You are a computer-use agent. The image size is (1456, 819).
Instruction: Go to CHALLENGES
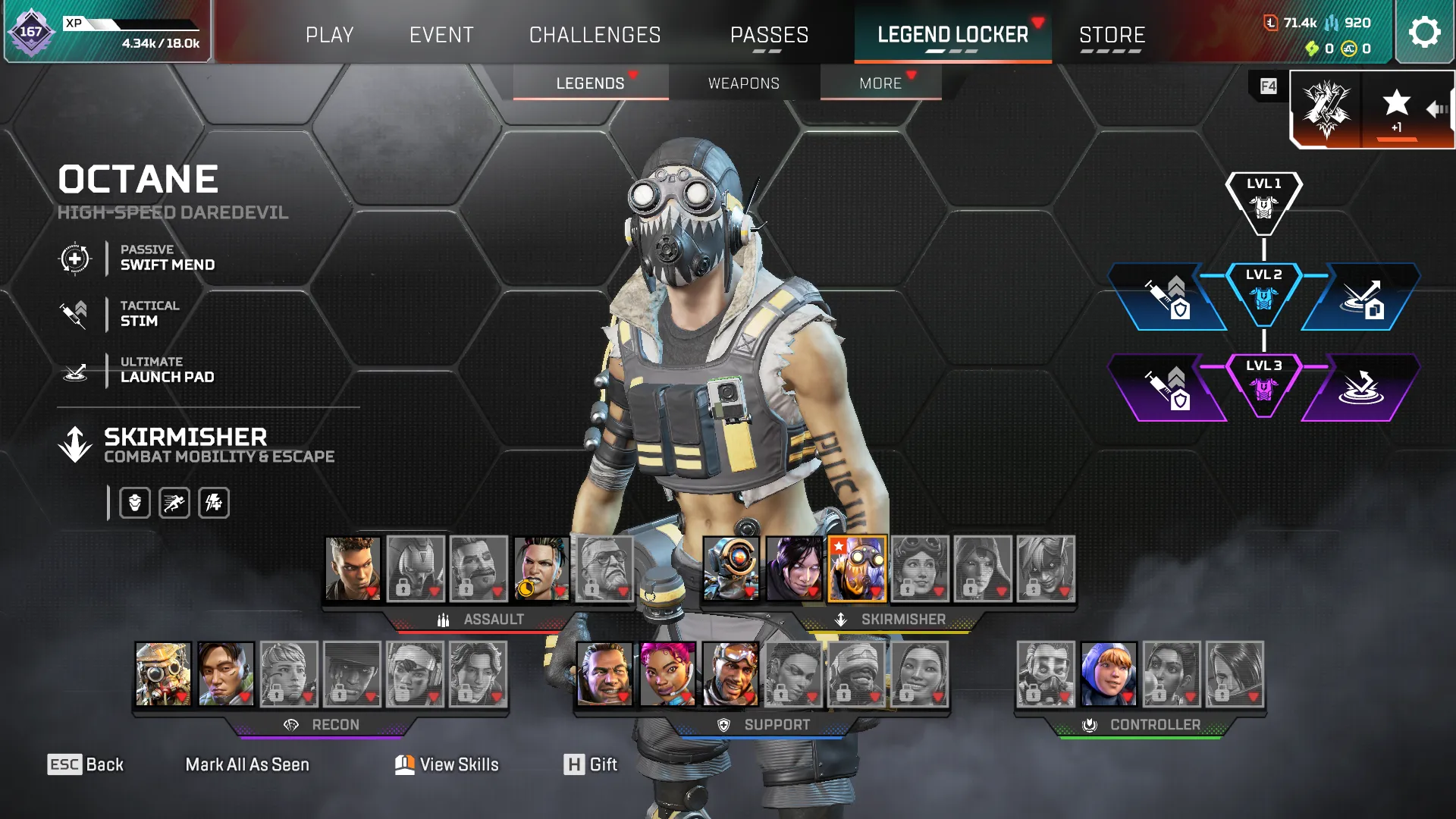click(x=595, y=34)
